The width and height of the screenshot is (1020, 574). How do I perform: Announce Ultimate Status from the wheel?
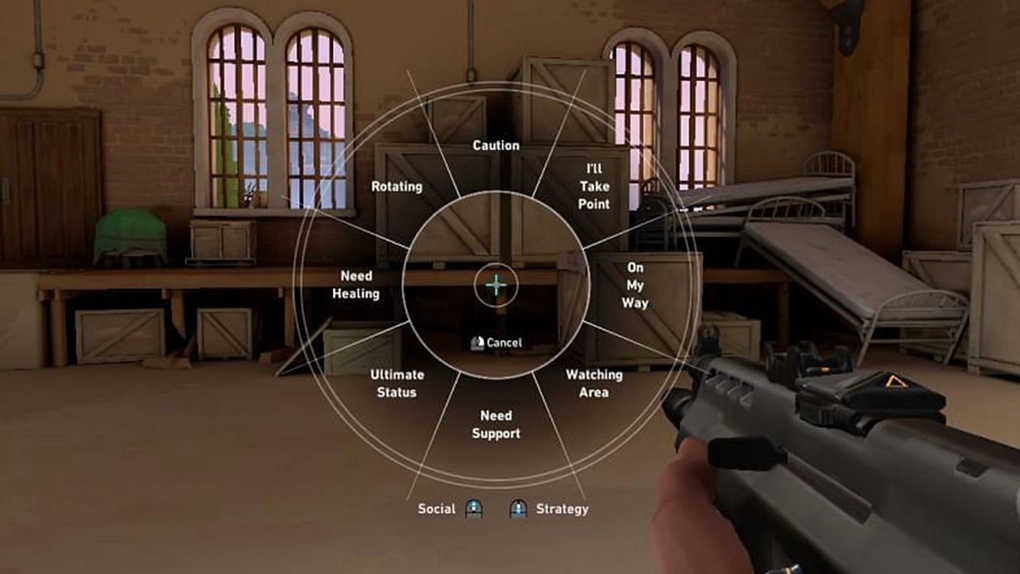click(x=397, y=383)
